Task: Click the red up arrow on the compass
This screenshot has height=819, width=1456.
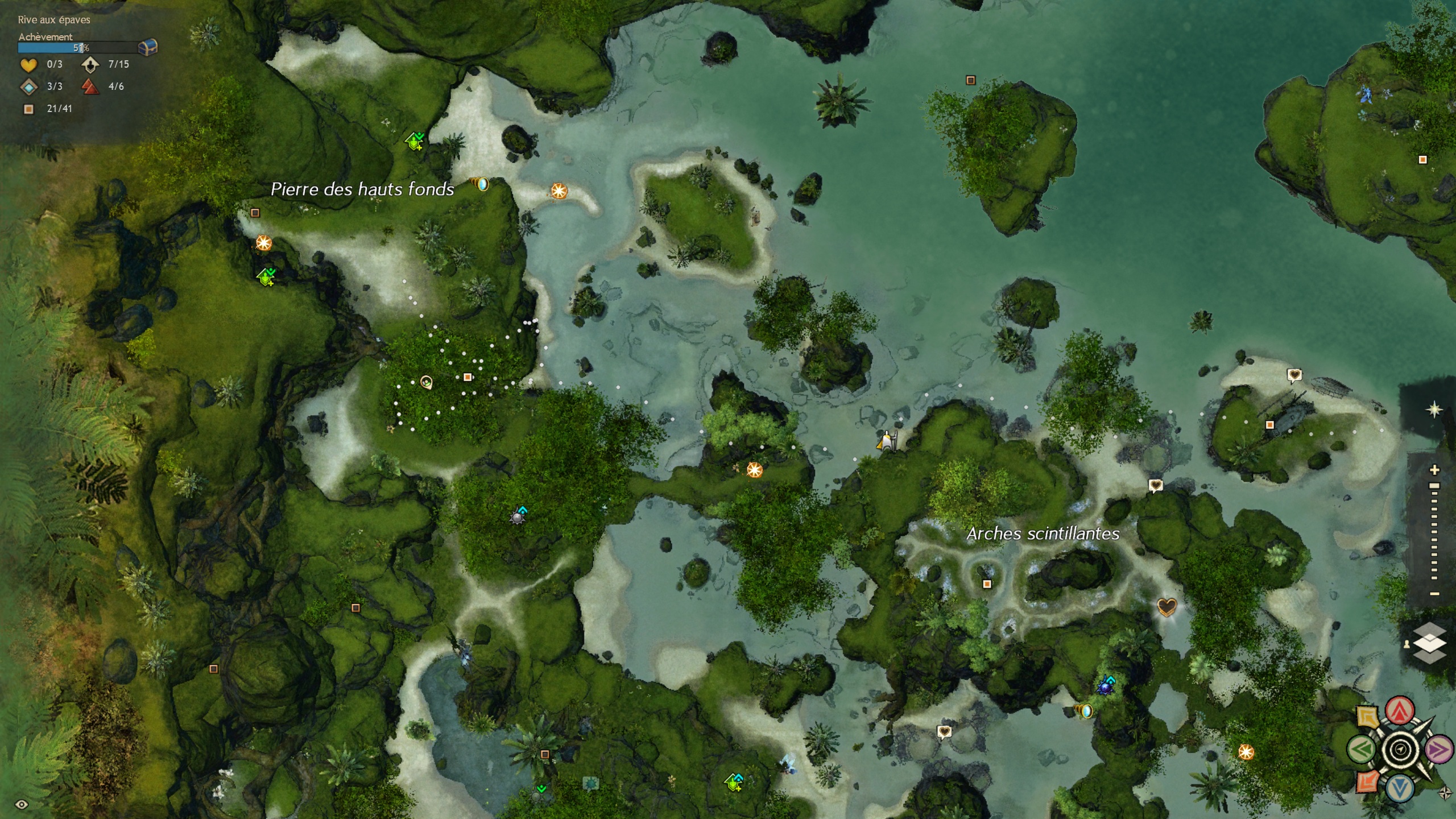Action: pos(1400,711)
